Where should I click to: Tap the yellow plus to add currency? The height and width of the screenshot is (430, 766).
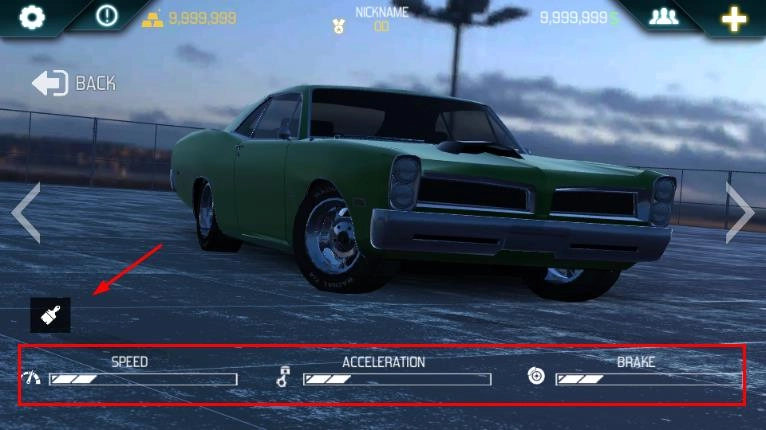point(735,18)
